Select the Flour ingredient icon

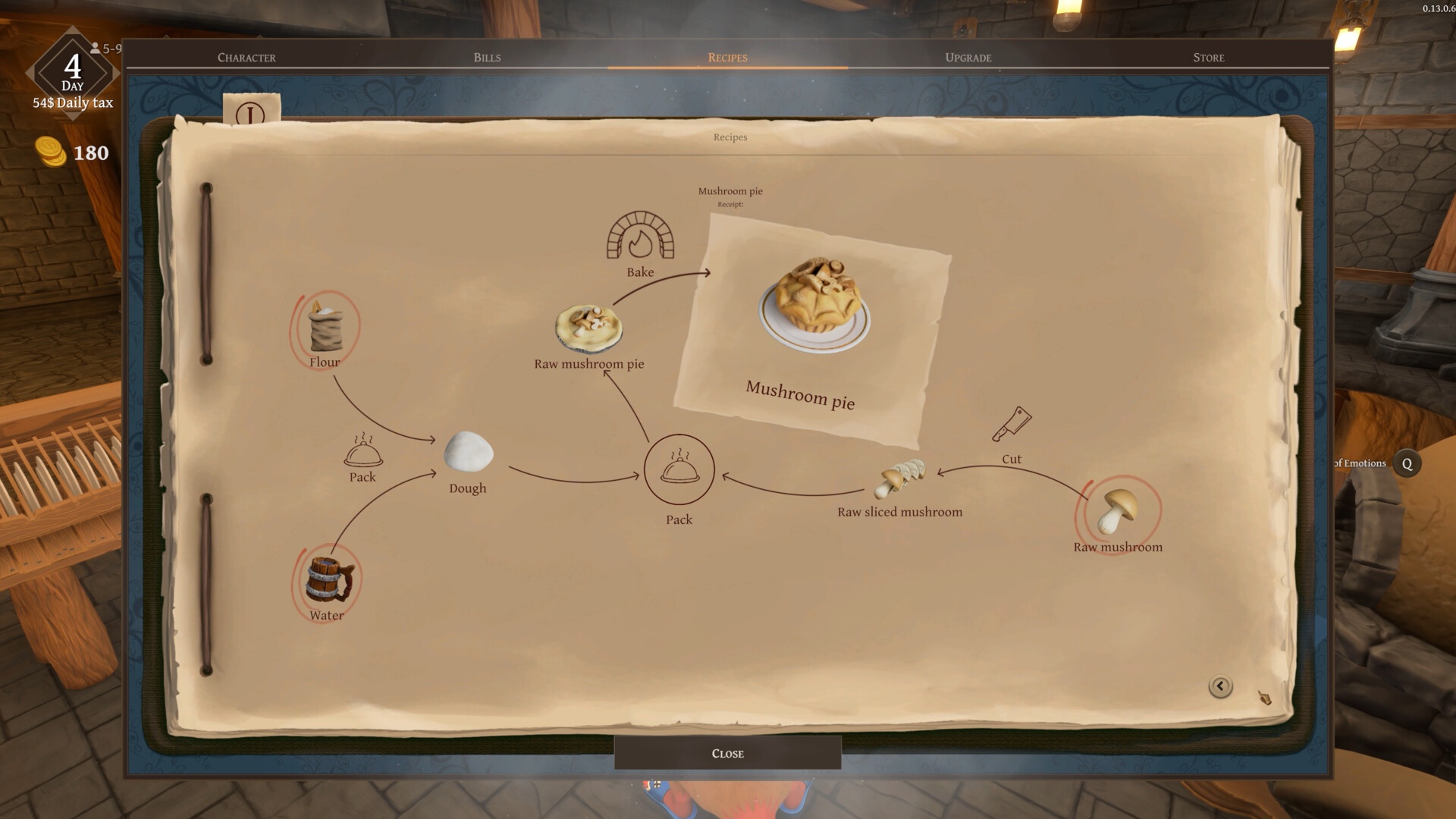click(325, 329)
